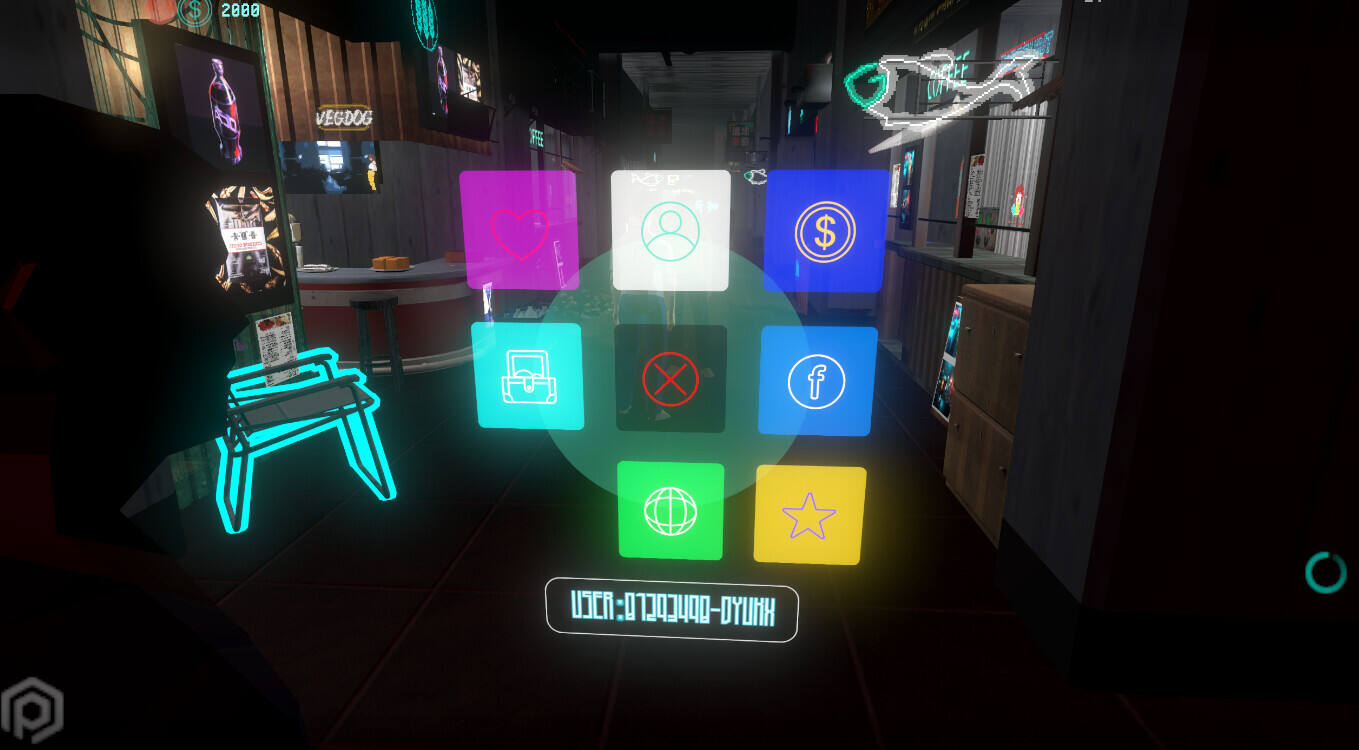Open the cyan bag inventory tile
This screenshot has height=750, width=1359.
pos(527,376)
